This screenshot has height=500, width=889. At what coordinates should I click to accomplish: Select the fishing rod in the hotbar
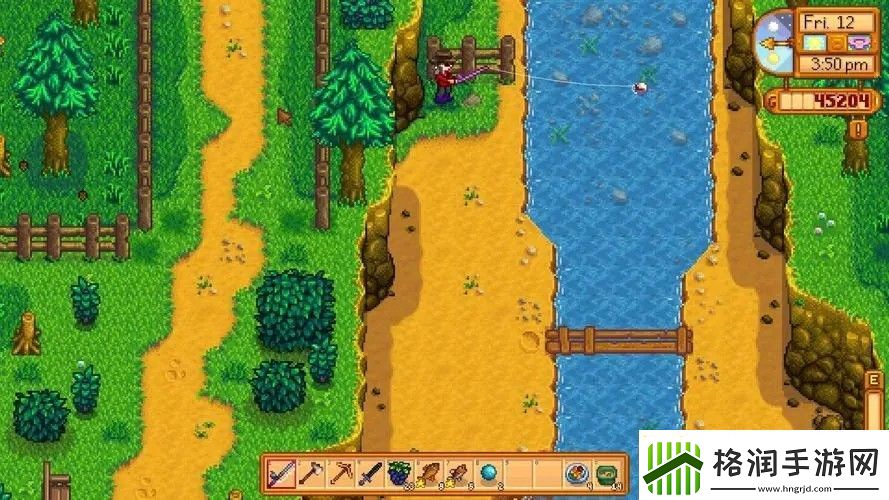pos(282,474)
